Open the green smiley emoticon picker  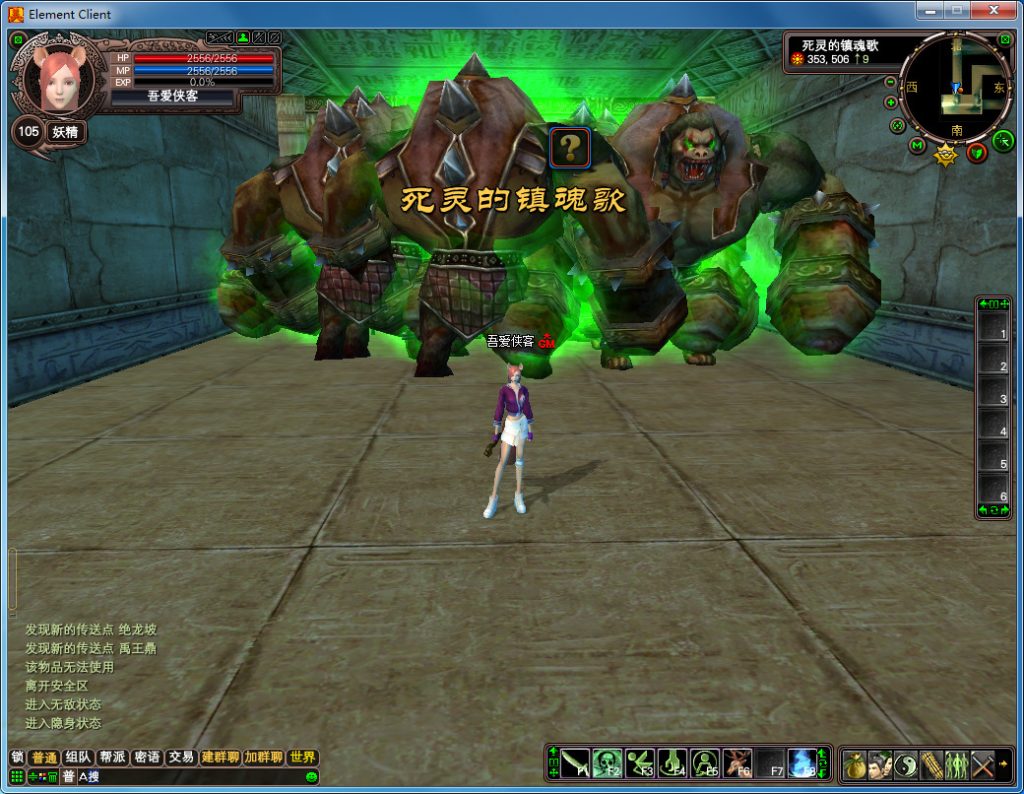pyautogui.click(x=311, y=777)
